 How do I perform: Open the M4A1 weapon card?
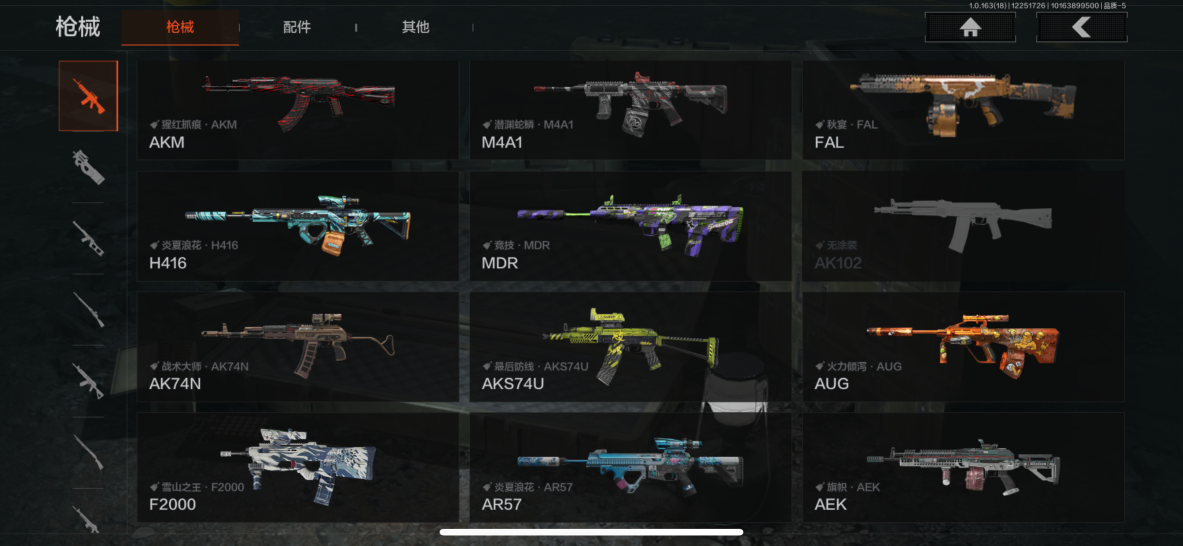[x=630, y=109]
